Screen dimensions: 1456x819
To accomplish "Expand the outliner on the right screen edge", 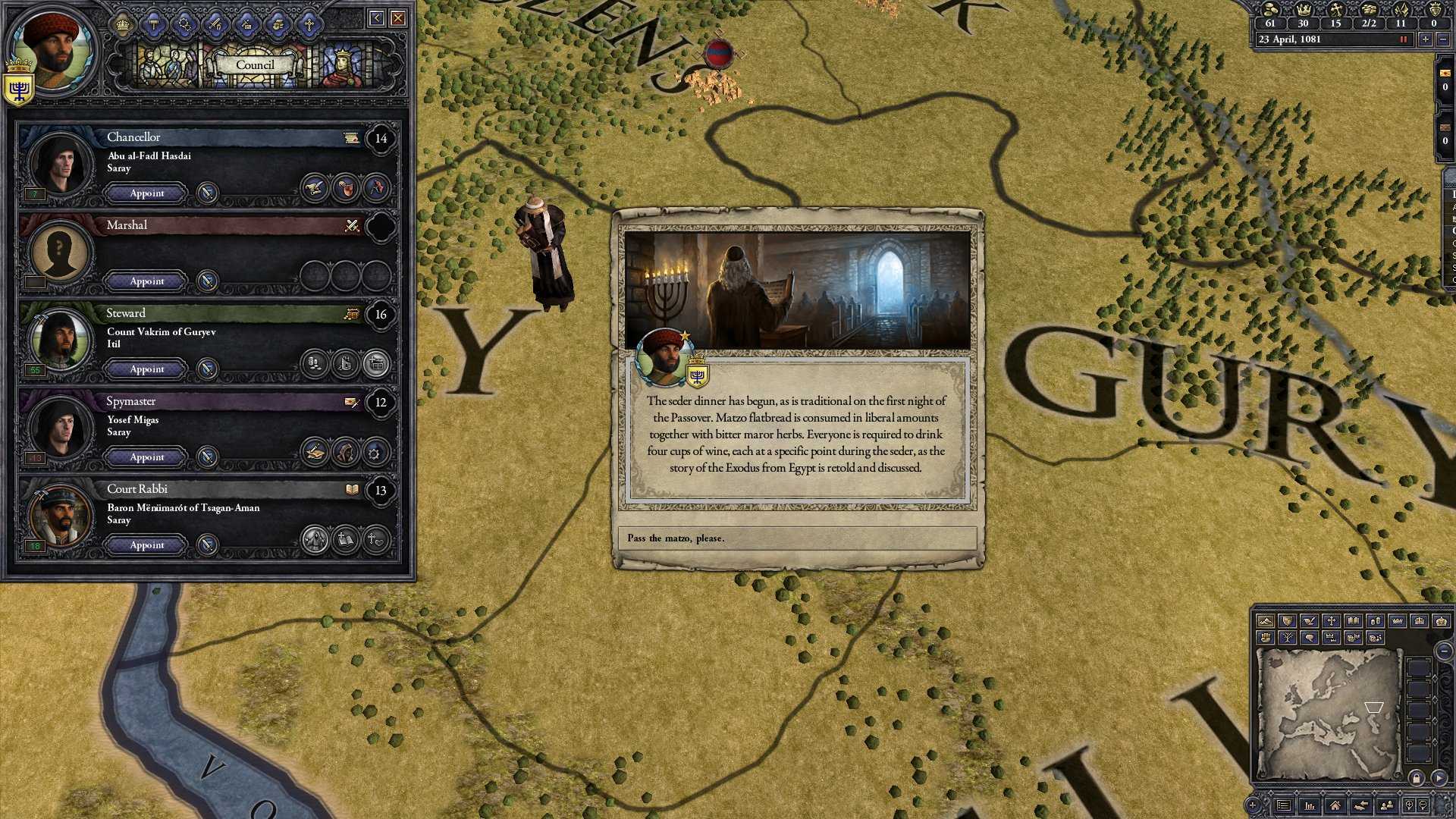I will coord(1450,227).
